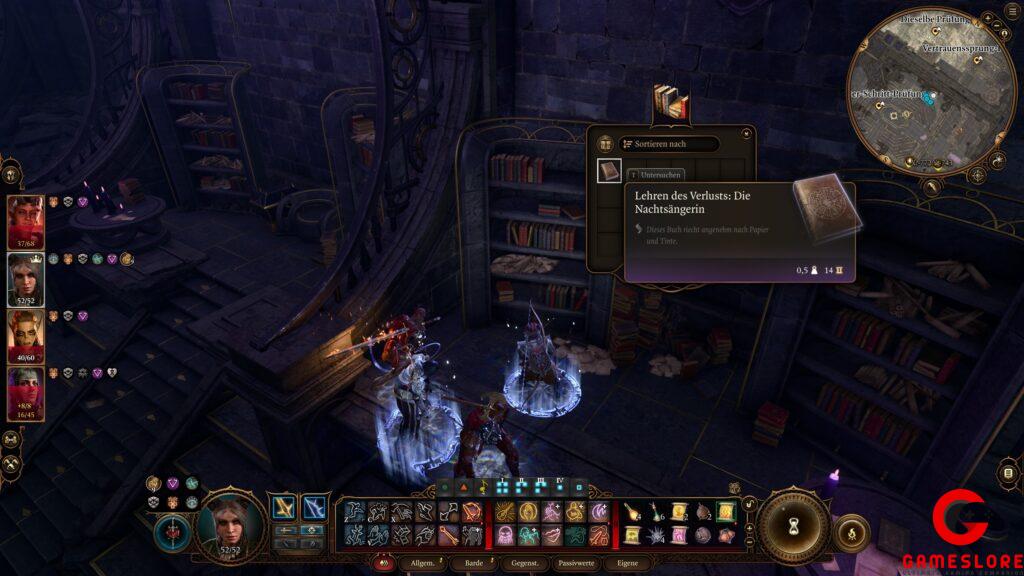Take all items from the container
1024x576 pixels.
[x=605, y=144]
